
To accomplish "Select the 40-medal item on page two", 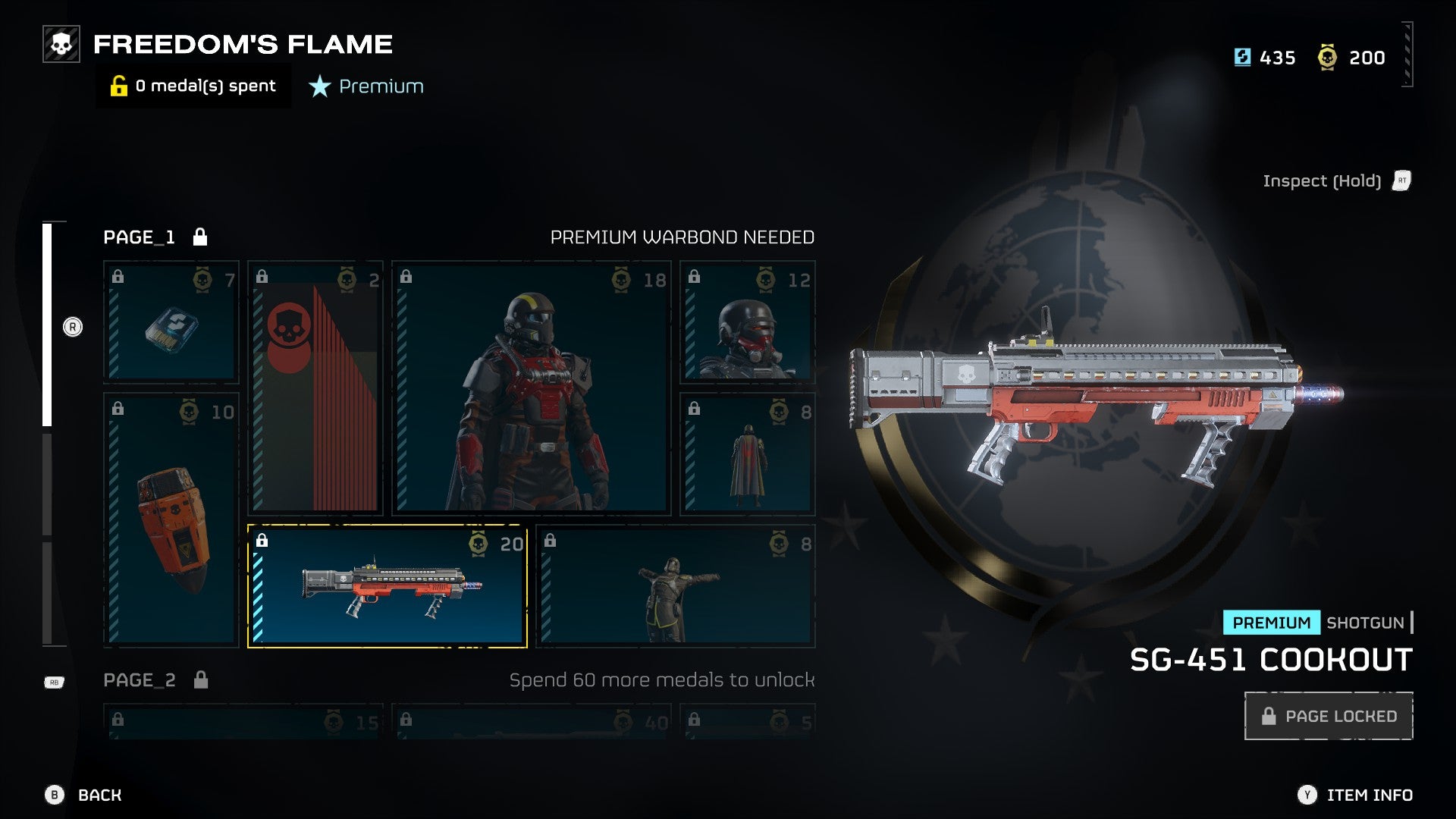I will 532,722.
